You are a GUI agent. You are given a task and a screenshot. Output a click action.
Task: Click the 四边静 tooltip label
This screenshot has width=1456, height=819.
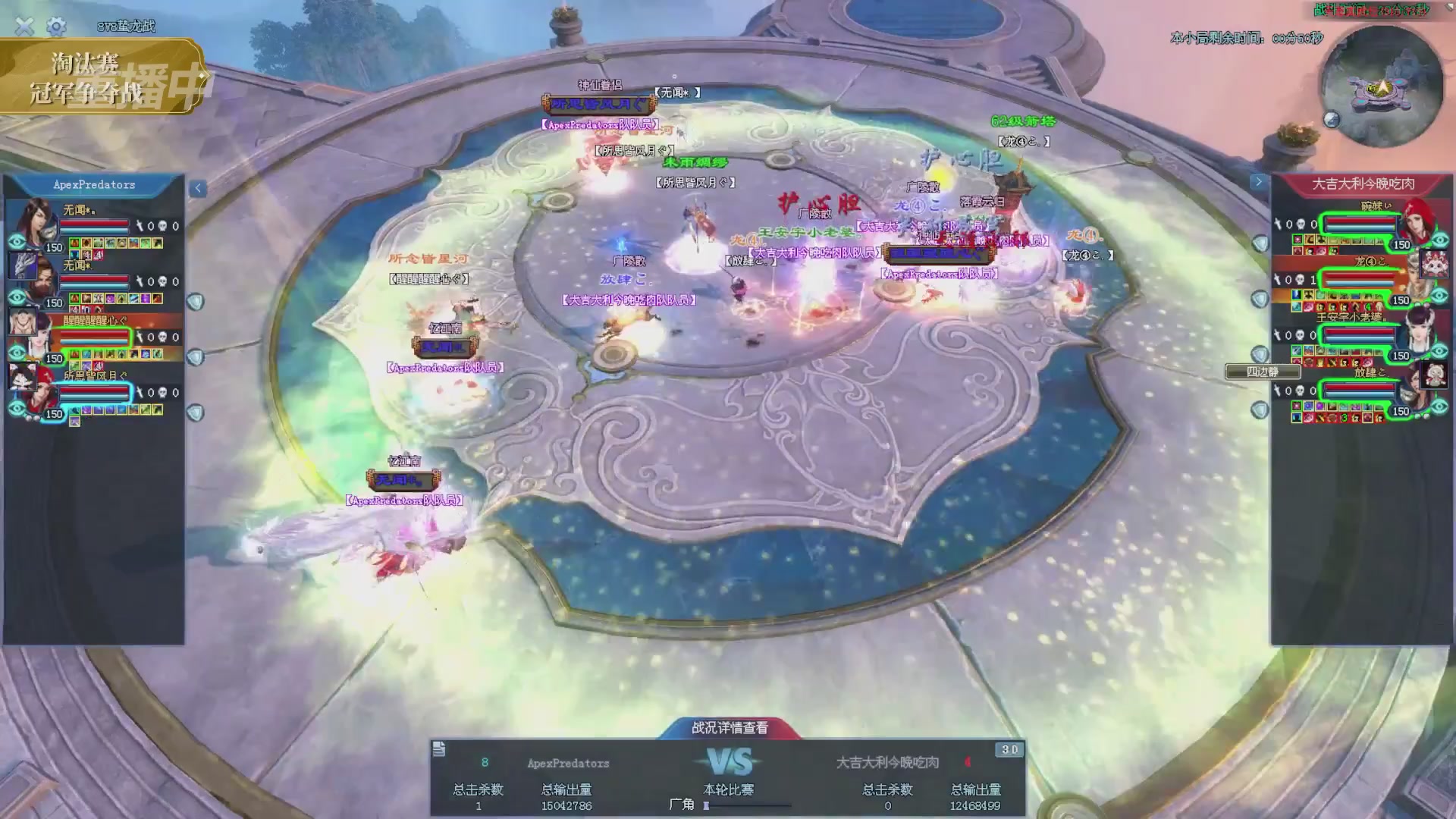tap(1263, 372)
